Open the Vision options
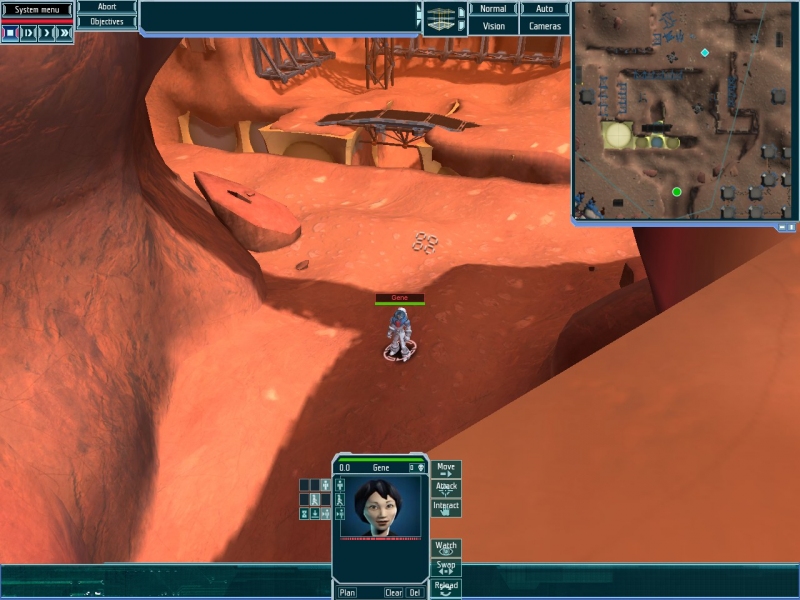This screenshot has height=600, width=800. tap(493, 26)
